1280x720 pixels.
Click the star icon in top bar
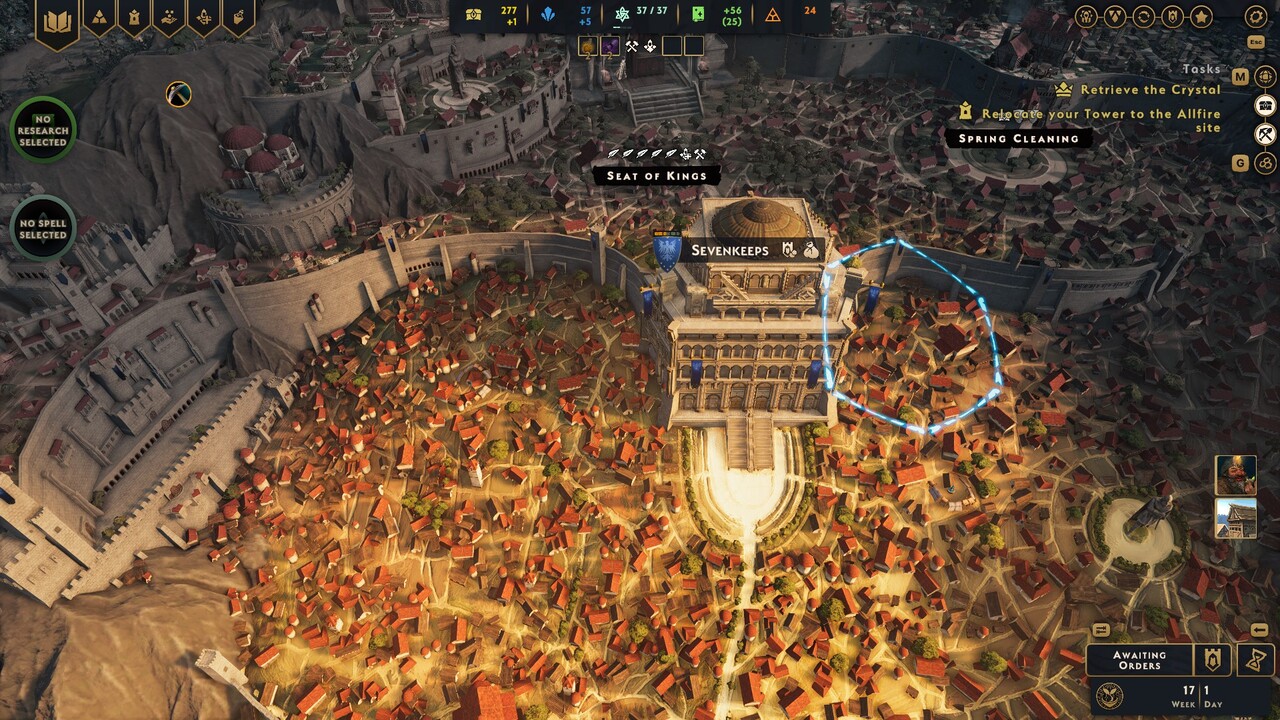click(x=1201, y=16)
